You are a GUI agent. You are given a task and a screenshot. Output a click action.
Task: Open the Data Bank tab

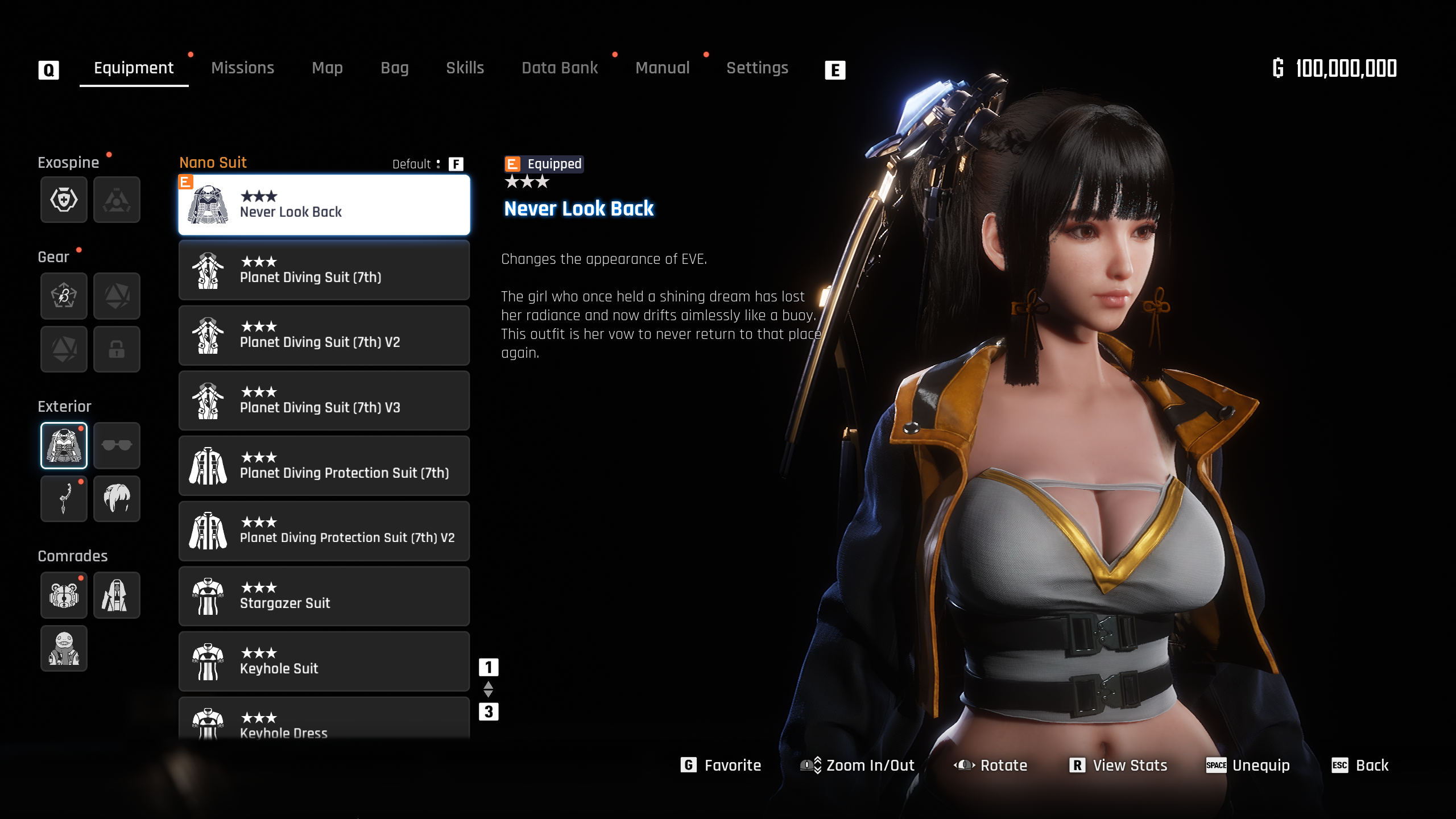coord(560,68)
